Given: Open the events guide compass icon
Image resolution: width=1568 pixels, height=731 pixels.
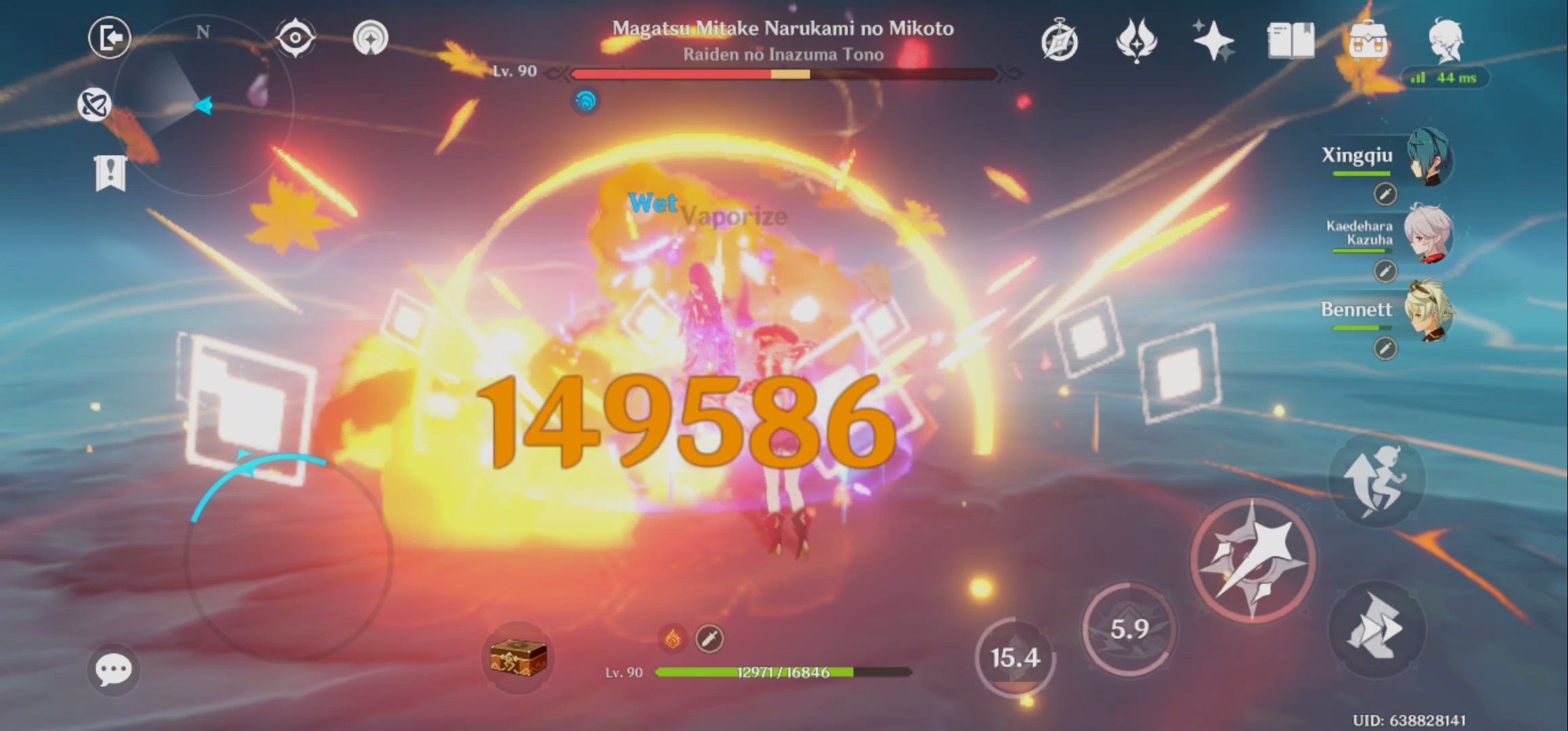Looking at the screenshot, I should click(1060, 41).
